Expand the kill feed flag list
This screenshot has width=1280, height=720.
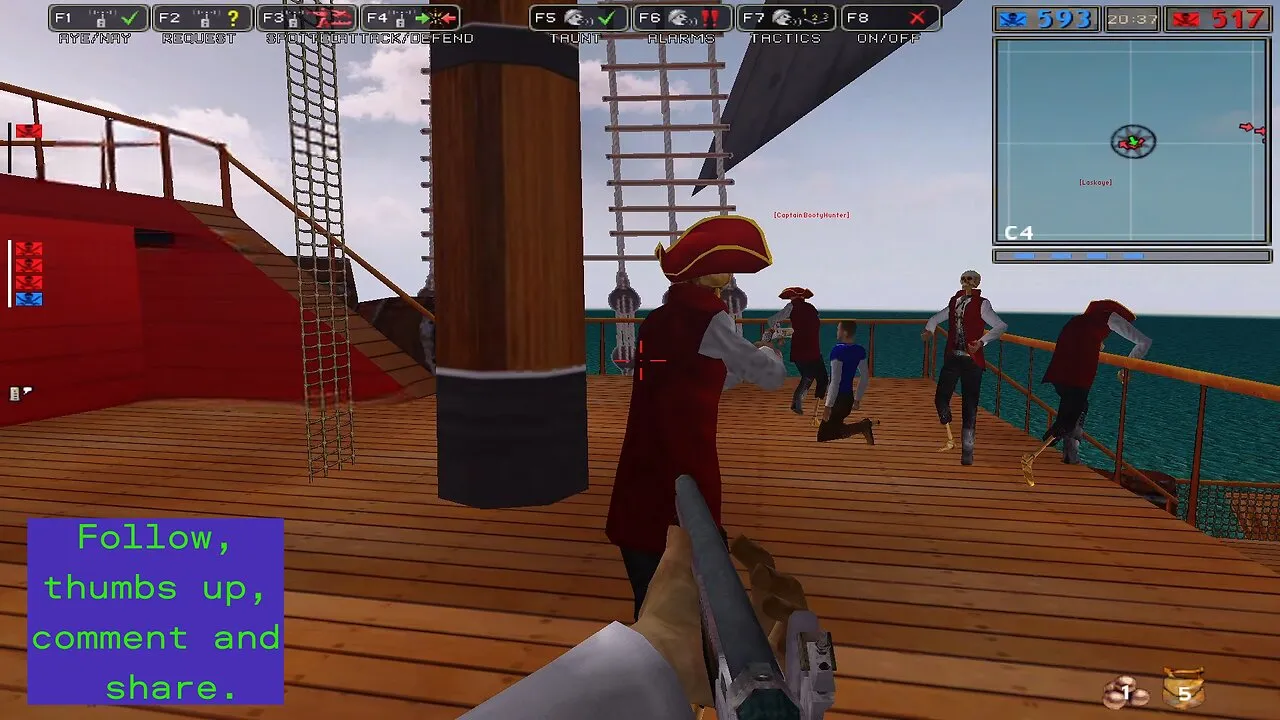(x=29, y=275)
